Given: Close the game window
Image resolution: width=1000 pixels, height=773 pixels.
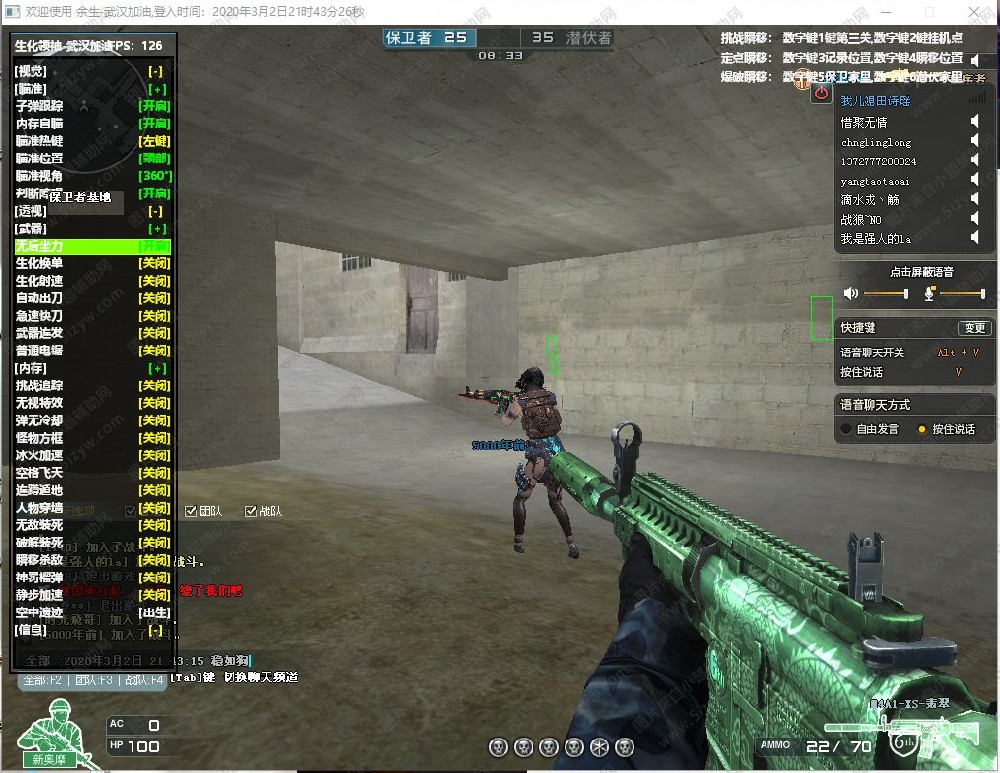Looking at the screenshot, I should pos(976,11).
